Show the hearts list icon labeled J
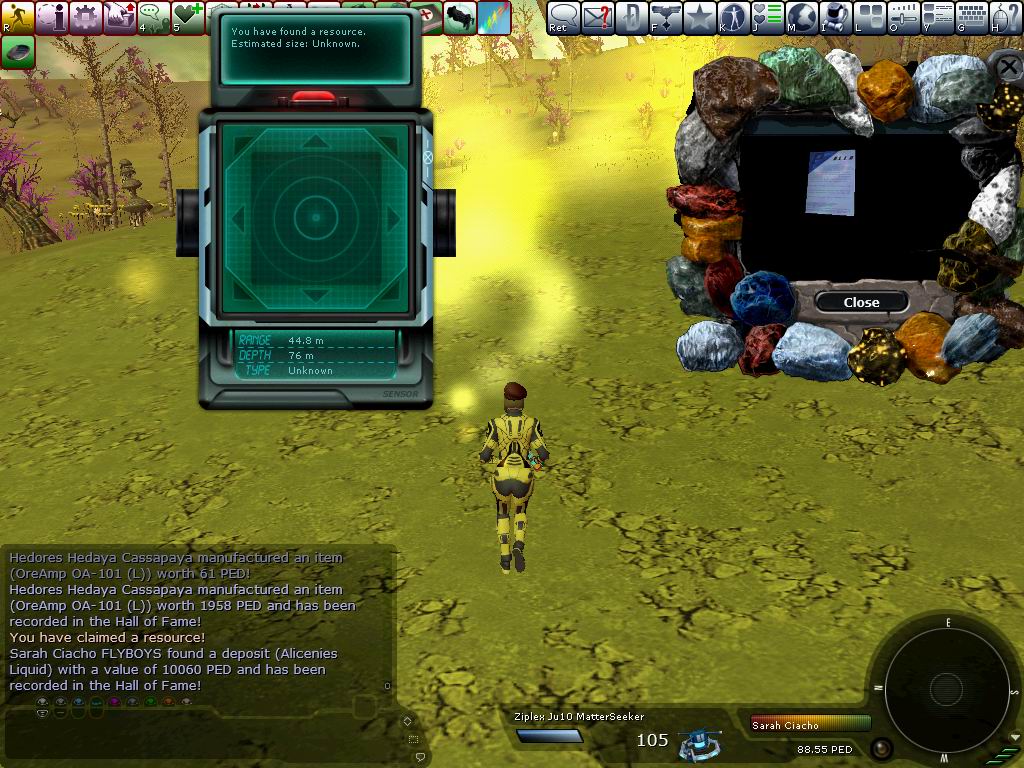This screenshot has height=768, width=1024. click(768, 17)
